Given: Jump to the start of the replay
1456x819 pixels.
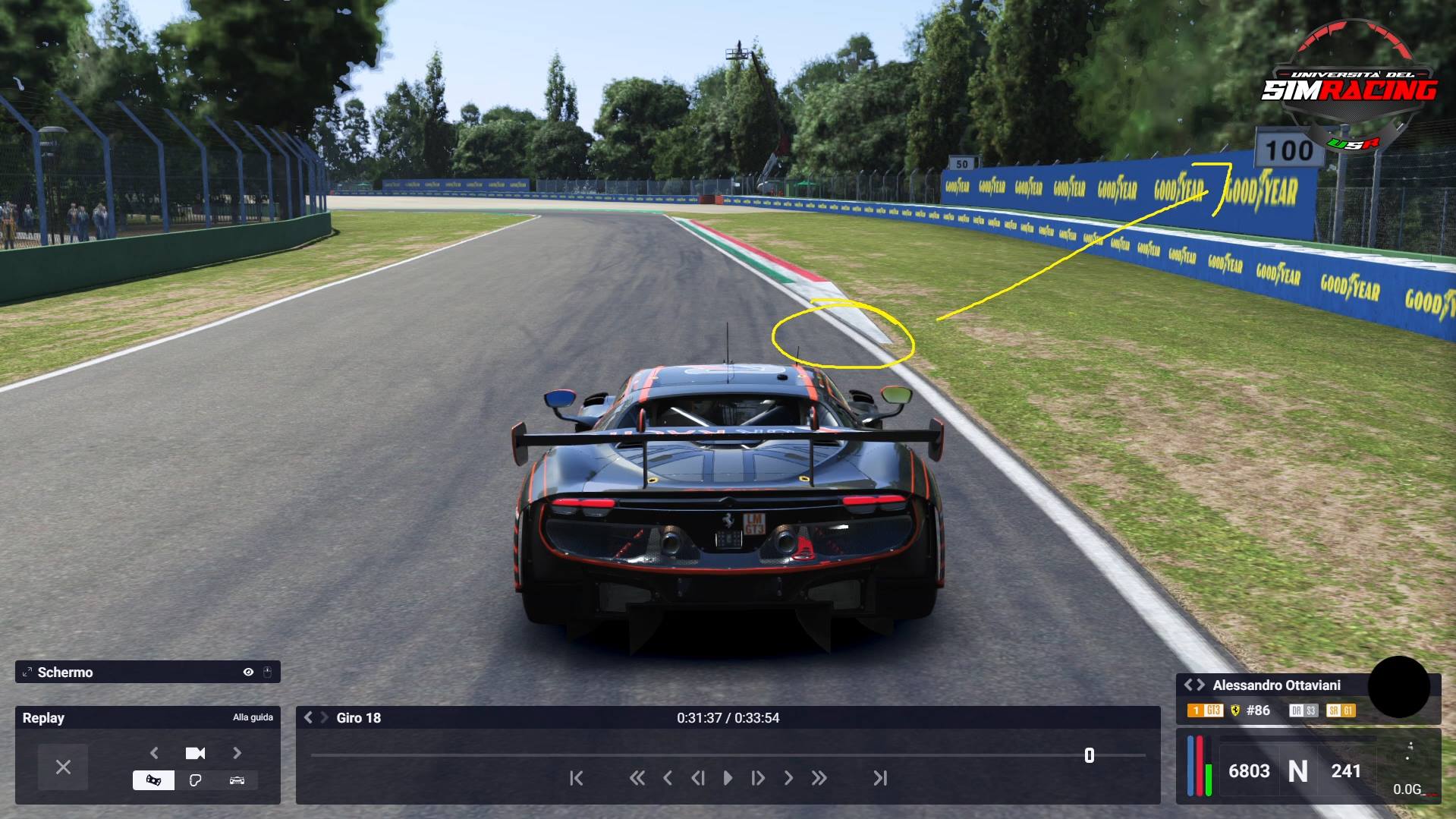Looking at the screenshot, I should click(x=577, y=778).
